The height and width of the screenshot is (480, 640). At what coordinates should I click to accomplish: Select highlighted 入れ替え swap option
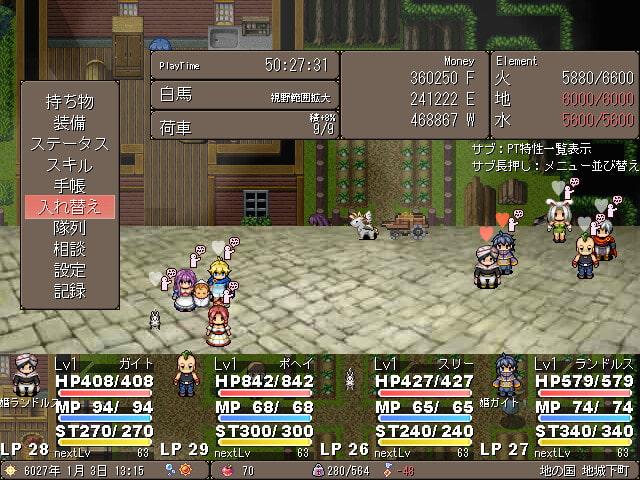(x=69, y=207)
